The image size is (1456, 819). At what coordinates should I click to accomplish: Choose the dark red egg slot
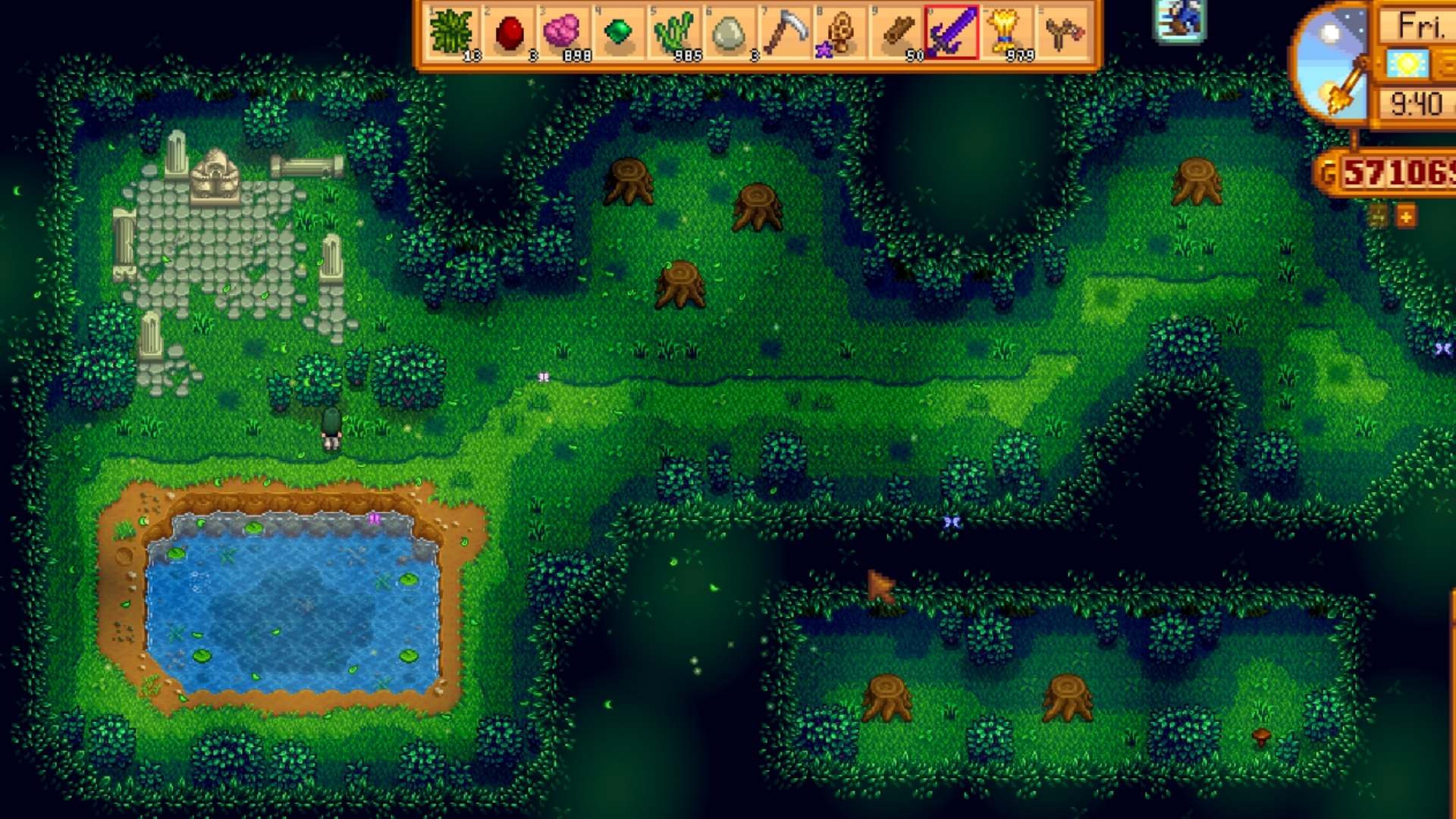[509, 33]
